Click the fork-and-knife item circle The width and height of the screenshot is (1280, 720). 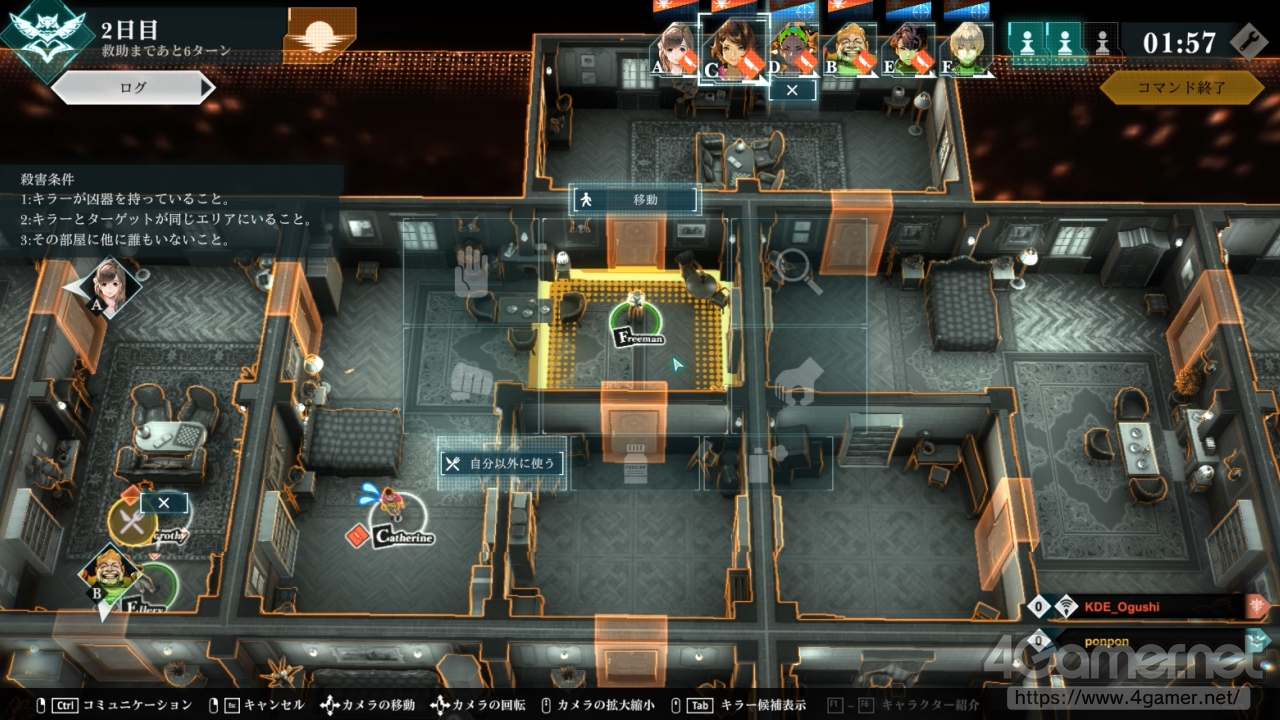click(132, 521)
